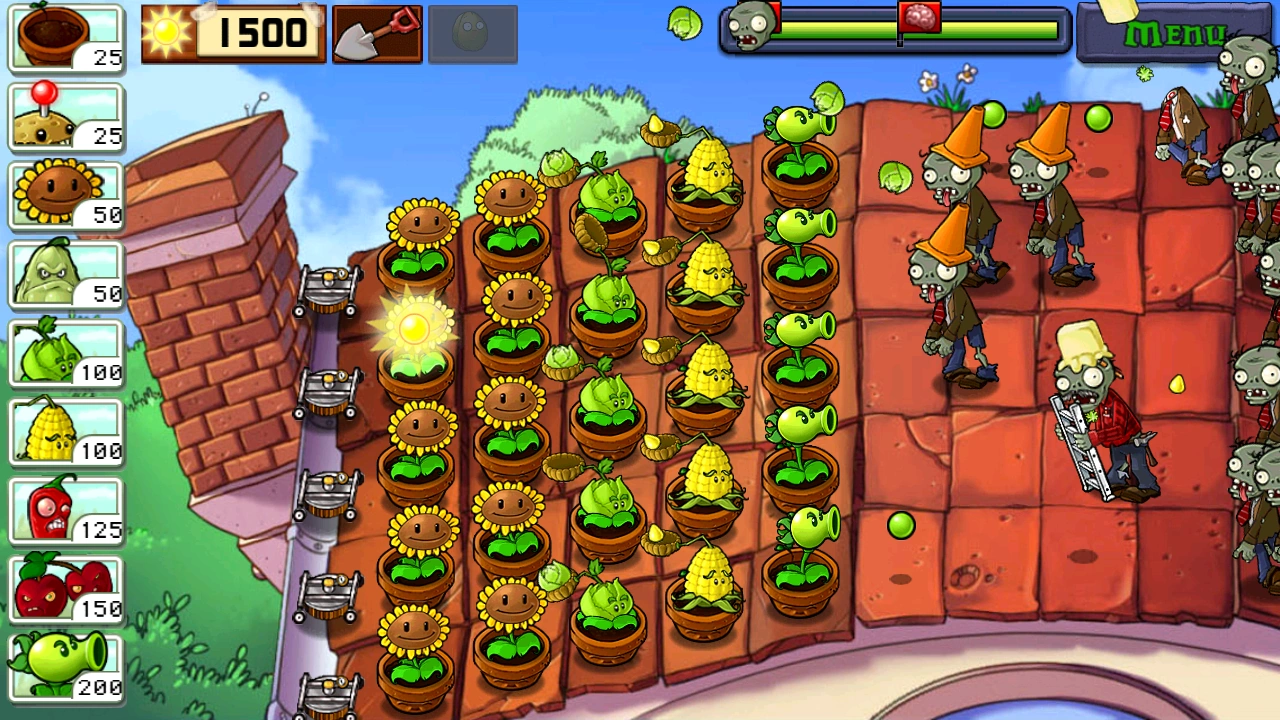Viewport: 1280px width, 720px height.
Task: Pick the Sunflower seed packet
Action: pyautogui.click(x=66, y=195)
